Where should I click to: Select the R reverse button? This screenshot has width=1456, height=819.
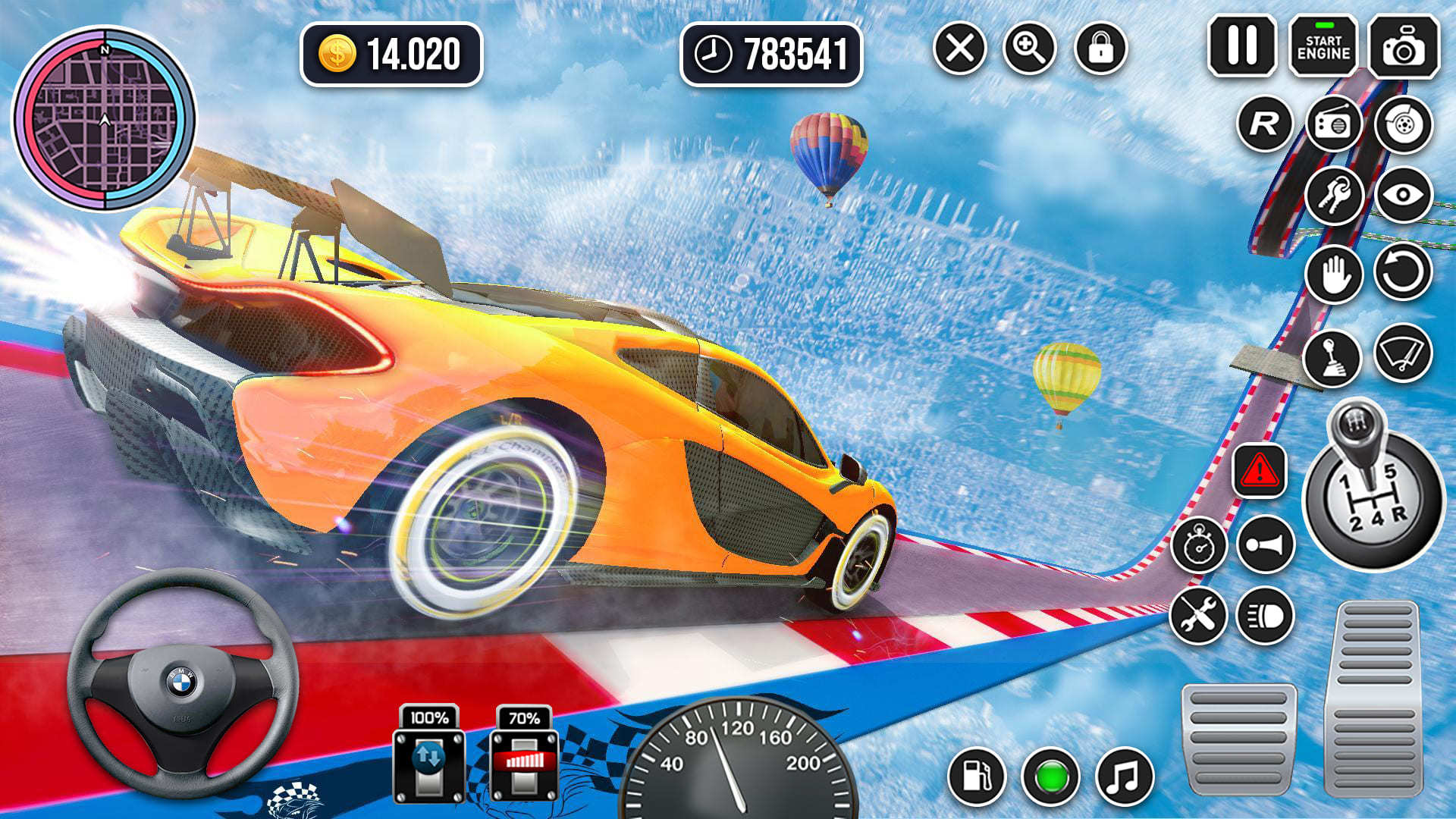tap(1264, 124)
